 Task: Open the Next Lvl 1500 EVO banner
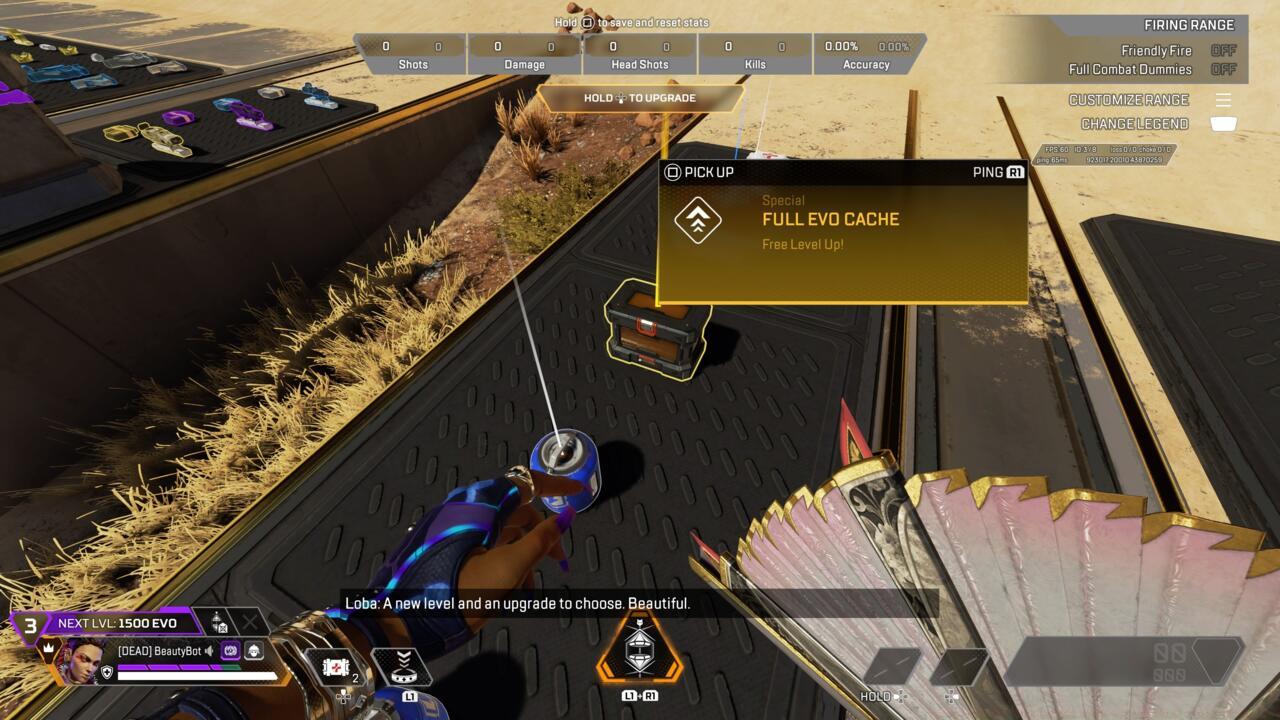click(116, 623)
